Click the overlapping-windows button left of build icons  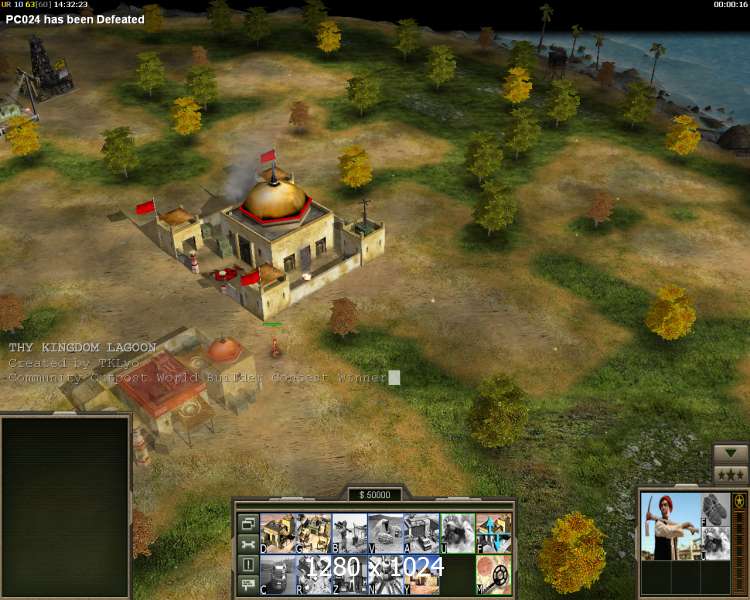point(247,524)
